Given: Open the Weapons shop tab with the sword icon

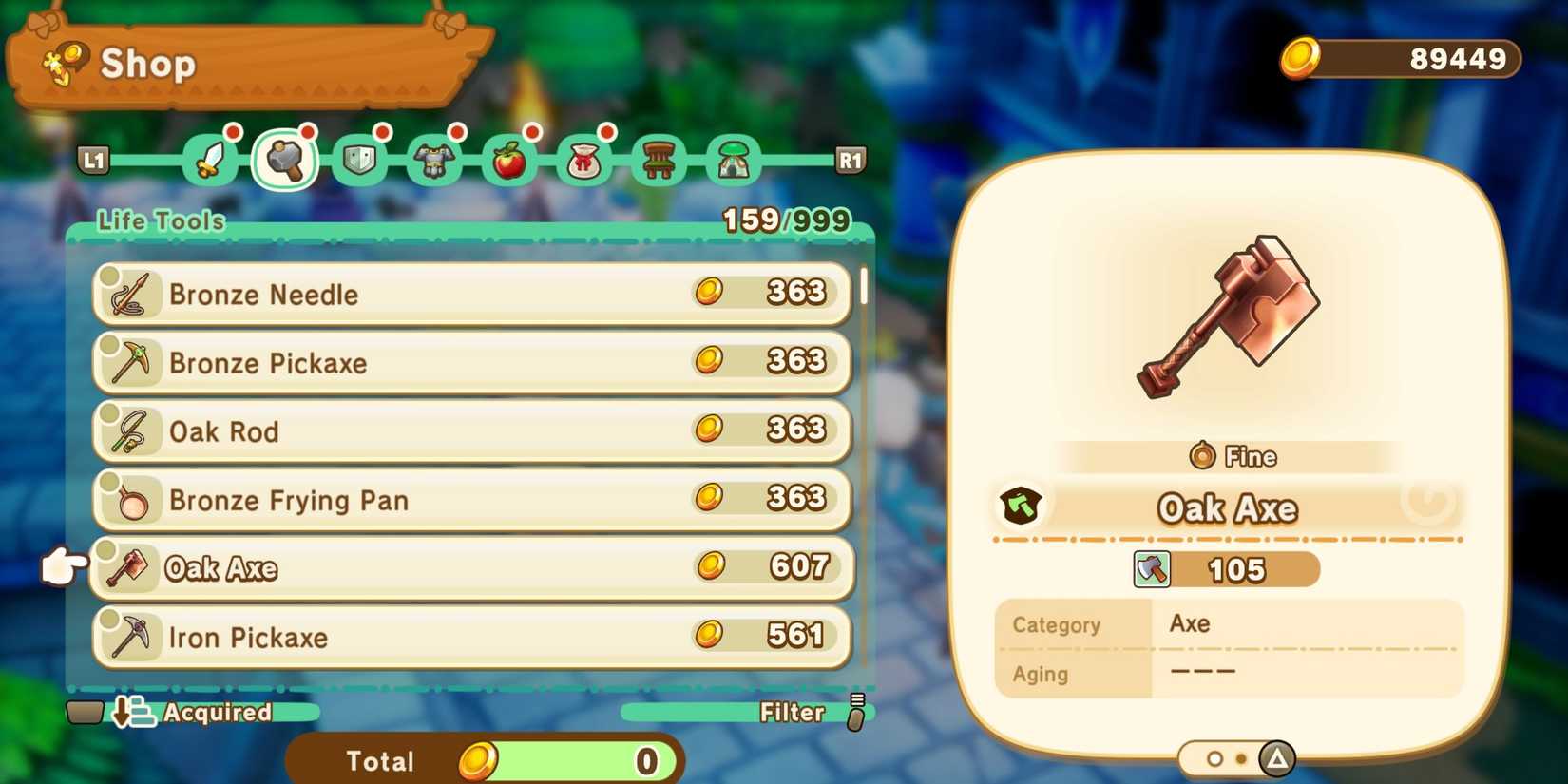Looking at the screenshot, I should (209, 160).
